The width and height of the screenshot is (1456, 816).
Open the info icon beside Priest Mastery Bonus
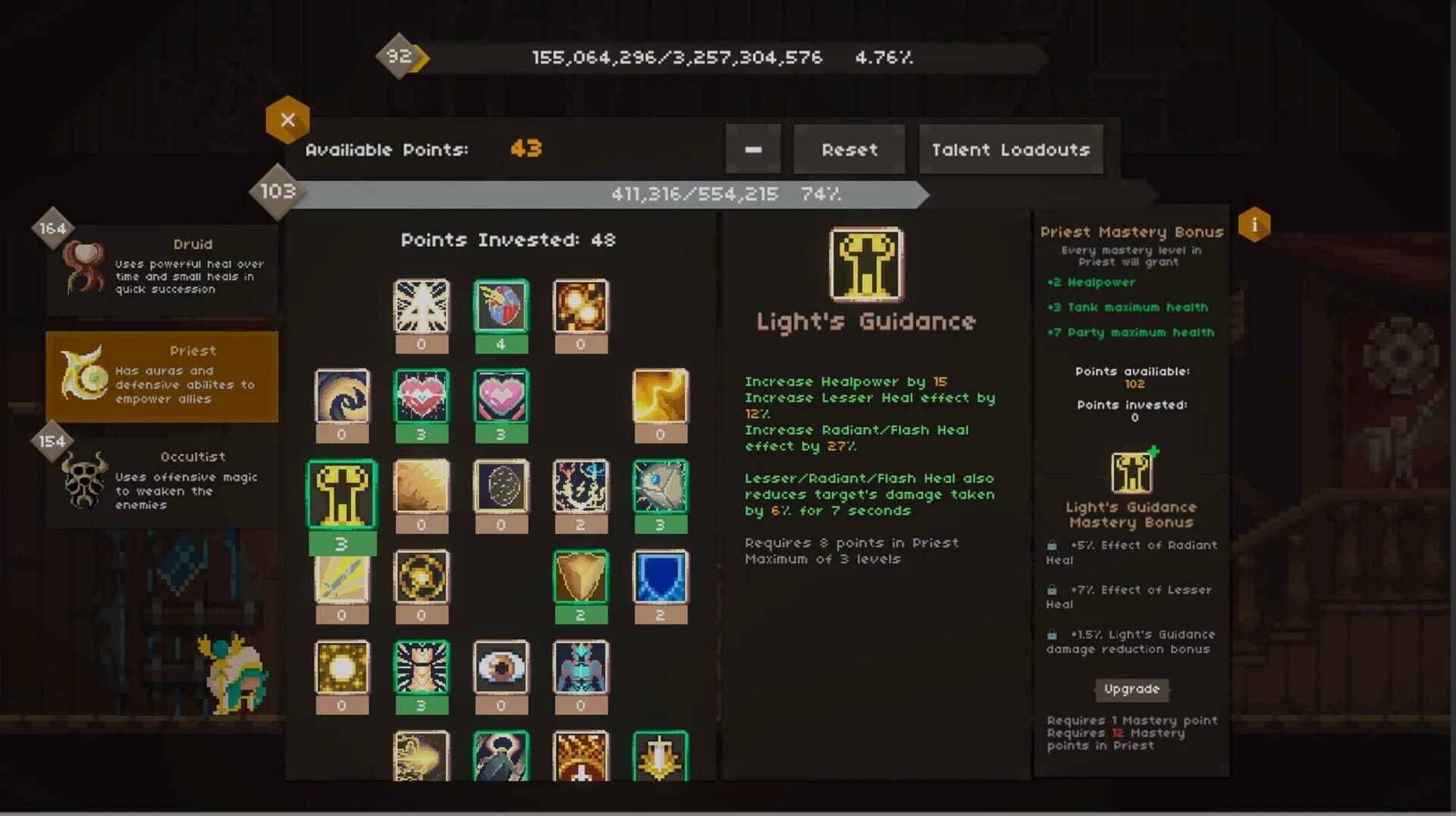click(x=1255, y=224)
